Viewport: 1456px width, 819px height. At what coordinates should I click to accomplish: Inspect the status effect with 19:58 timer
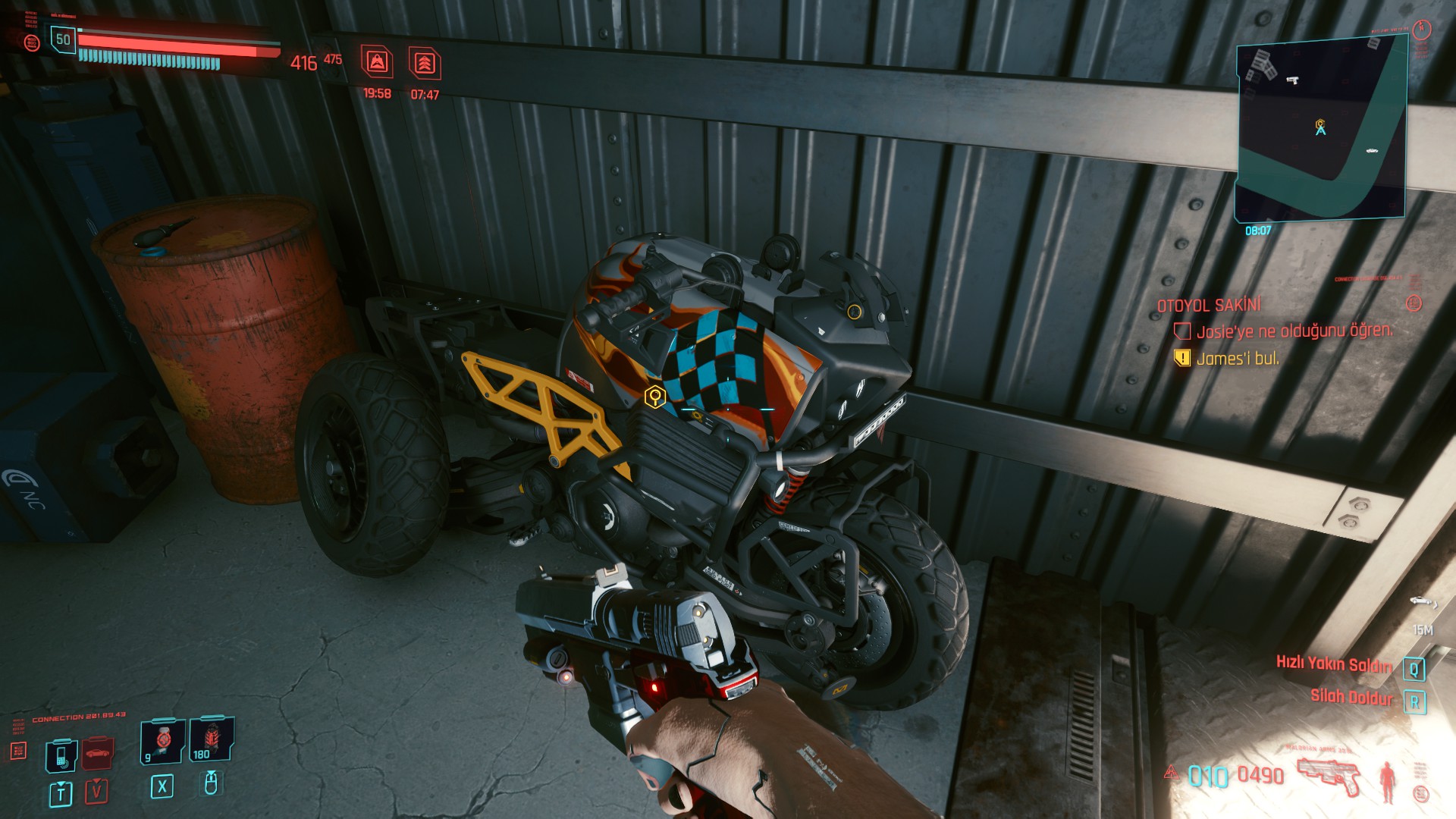(x=377, y=62)
